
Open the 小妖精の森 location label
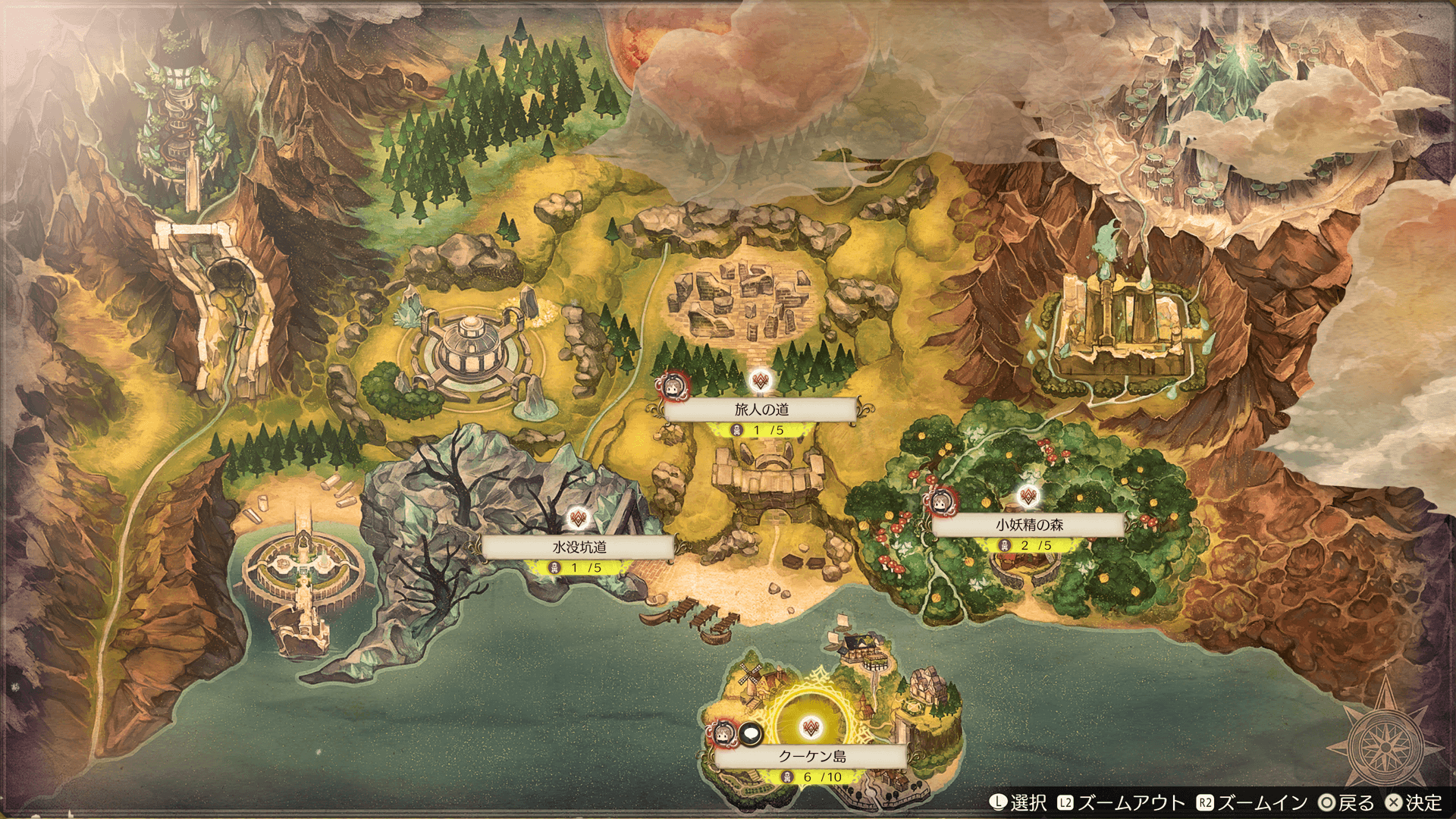(1029, 525)
